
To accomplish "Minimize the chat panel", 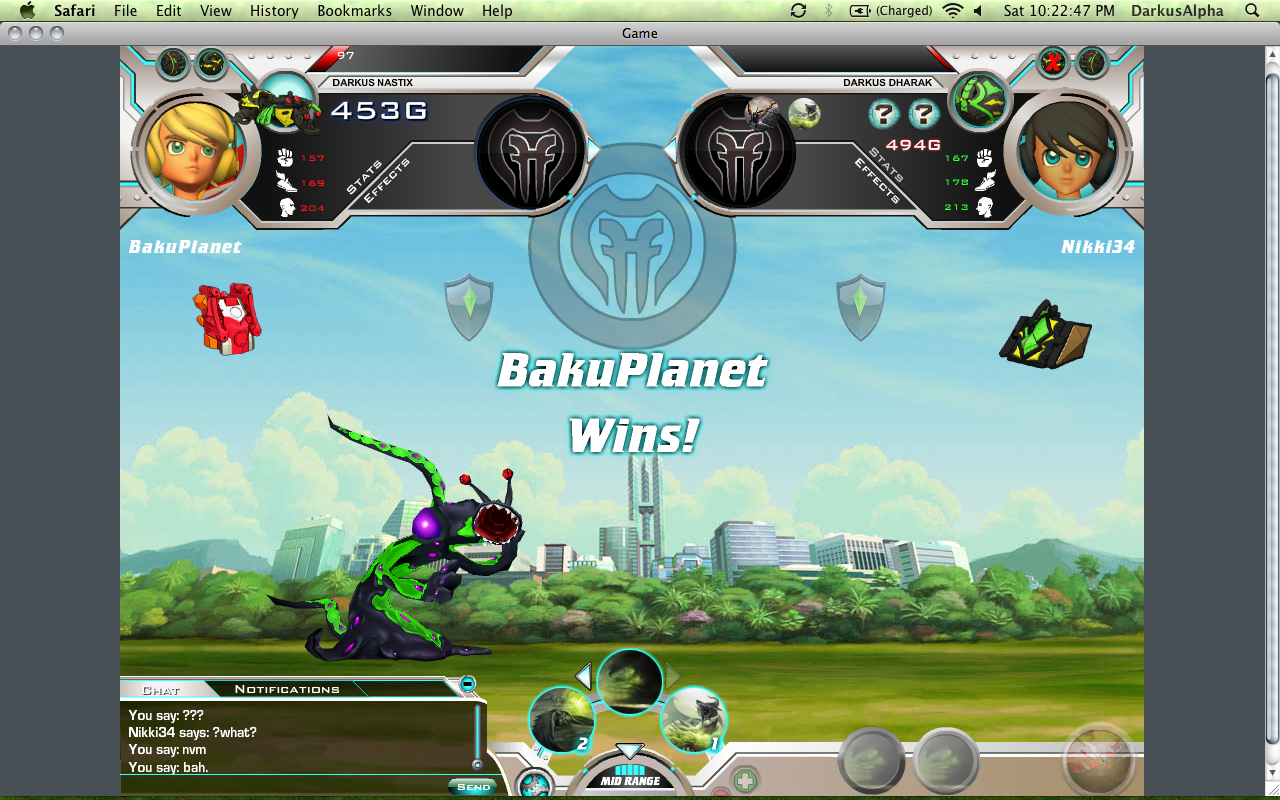I will coord(467,684).
